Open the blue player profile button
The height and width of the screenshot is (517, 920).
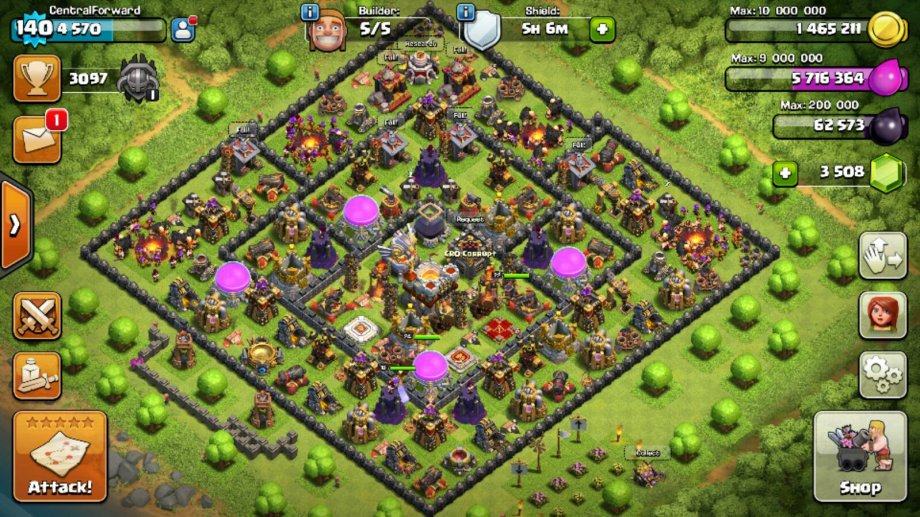coord(183,29)
